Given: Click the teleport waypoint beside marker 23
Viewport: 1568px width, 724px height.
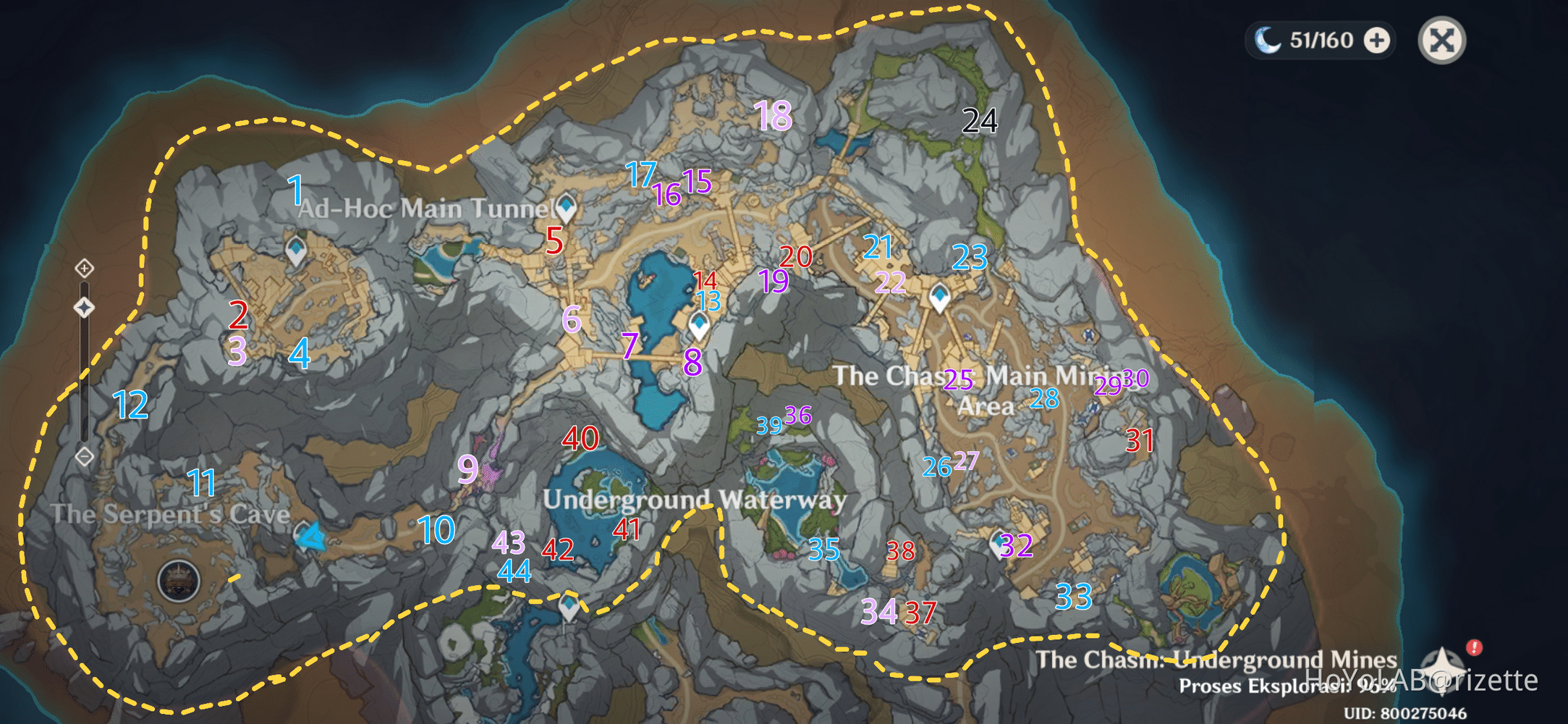Looking at the screenshot, I should pyautogui.click(x=941, y=295).
